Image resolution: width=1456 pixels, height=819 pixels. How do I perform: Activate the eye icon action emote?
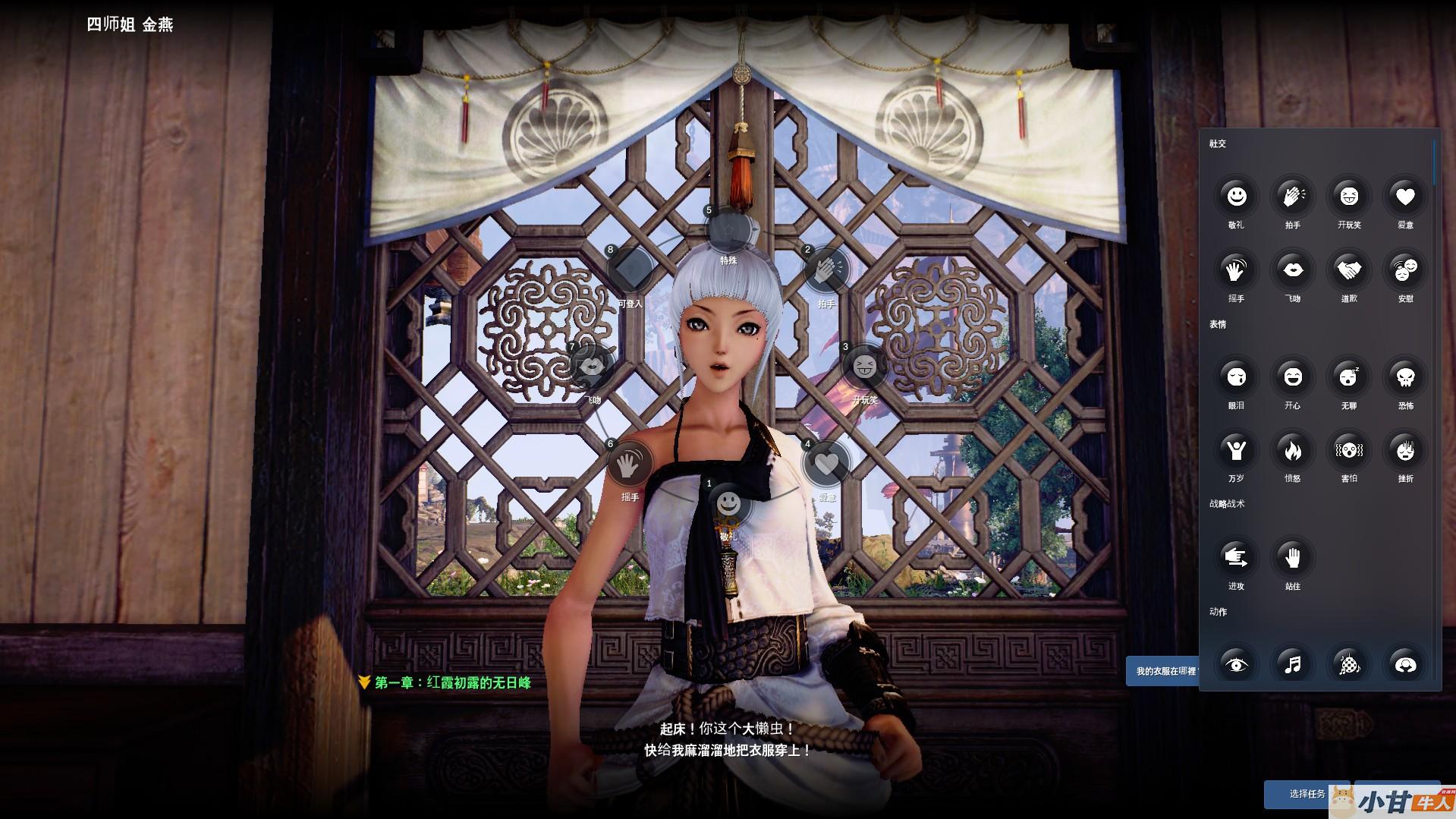click(1236, 665)
